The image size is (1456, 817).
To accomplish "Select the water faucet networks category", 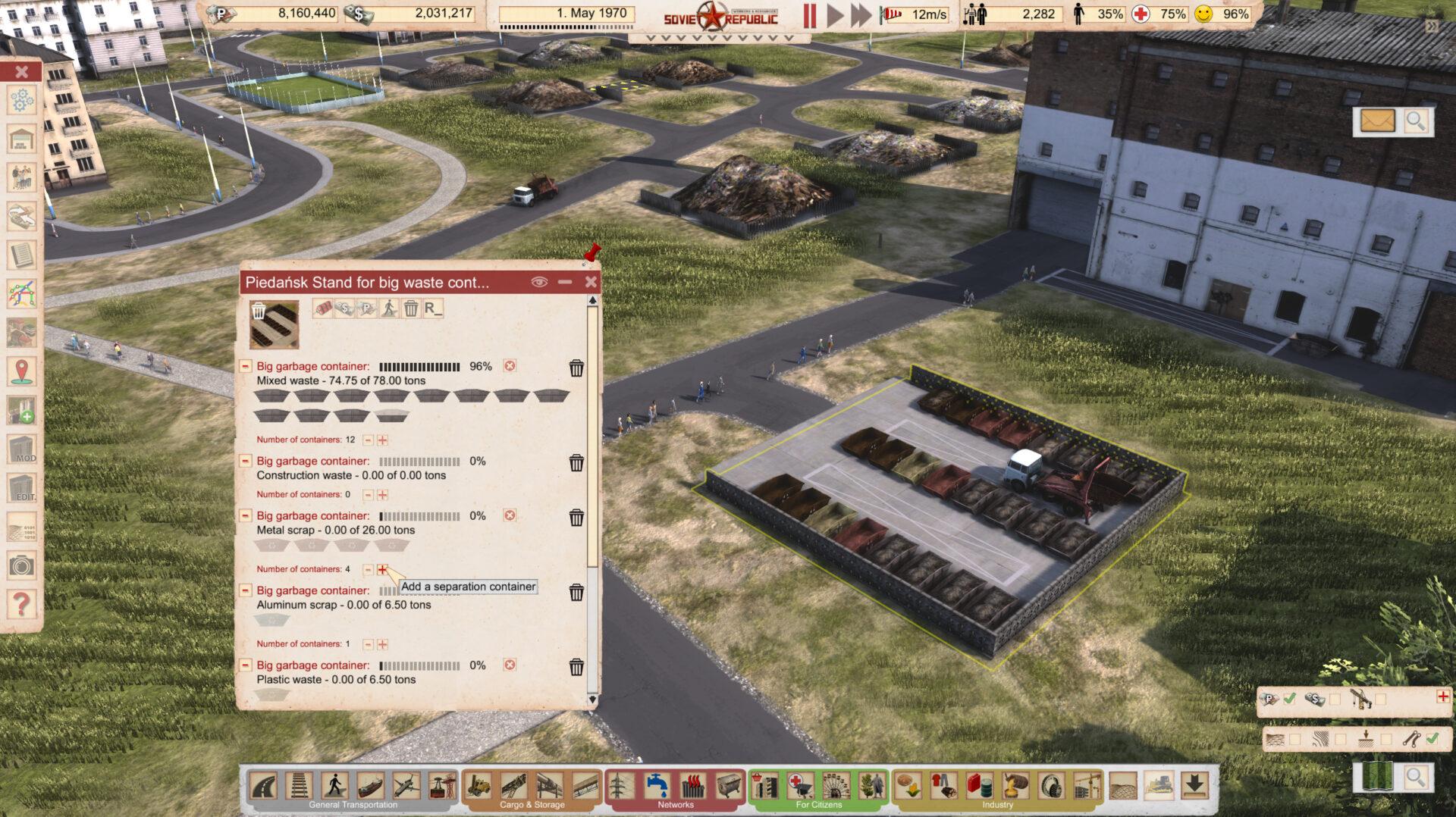I will [x=657, y=785].
